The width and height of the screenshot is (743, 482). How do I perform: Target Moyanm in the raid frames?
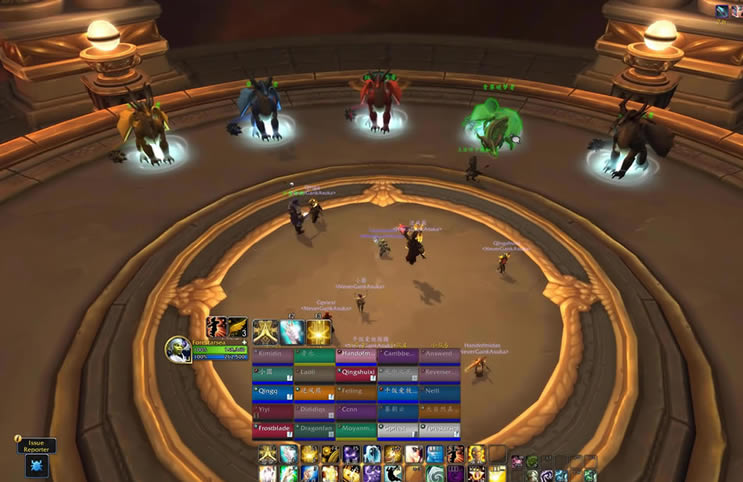pyautogui.click(x=357, y=429)
